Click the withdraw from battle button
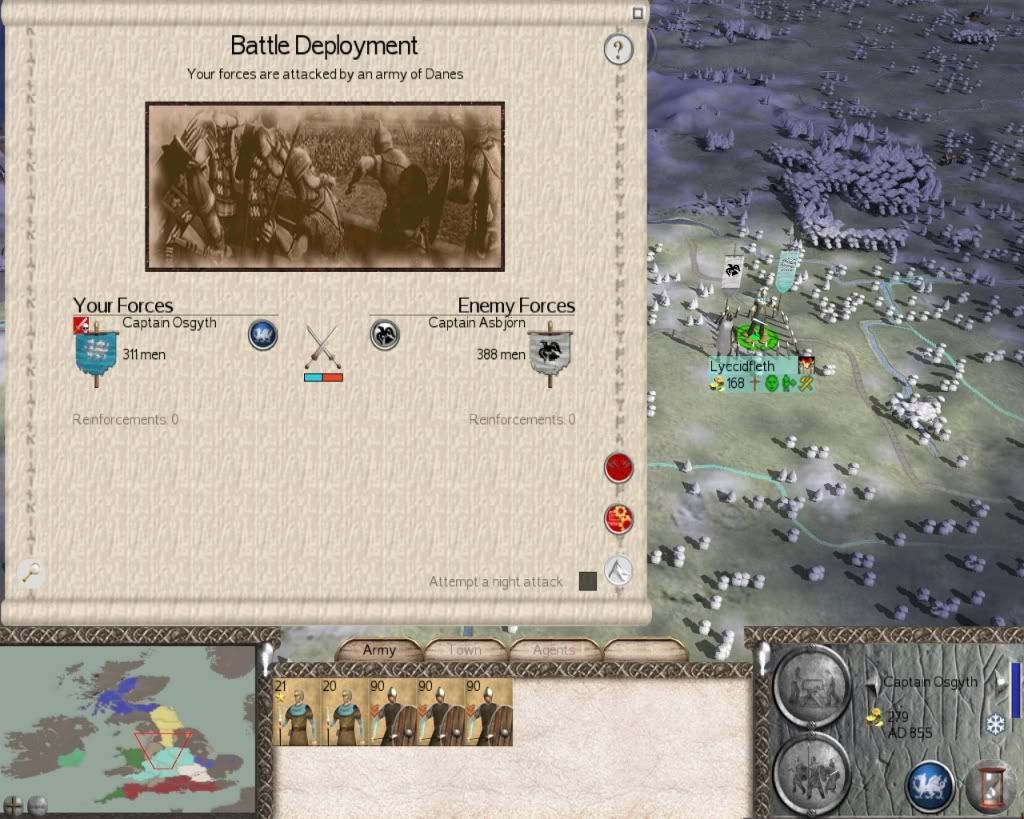 (x=619, y=570)
